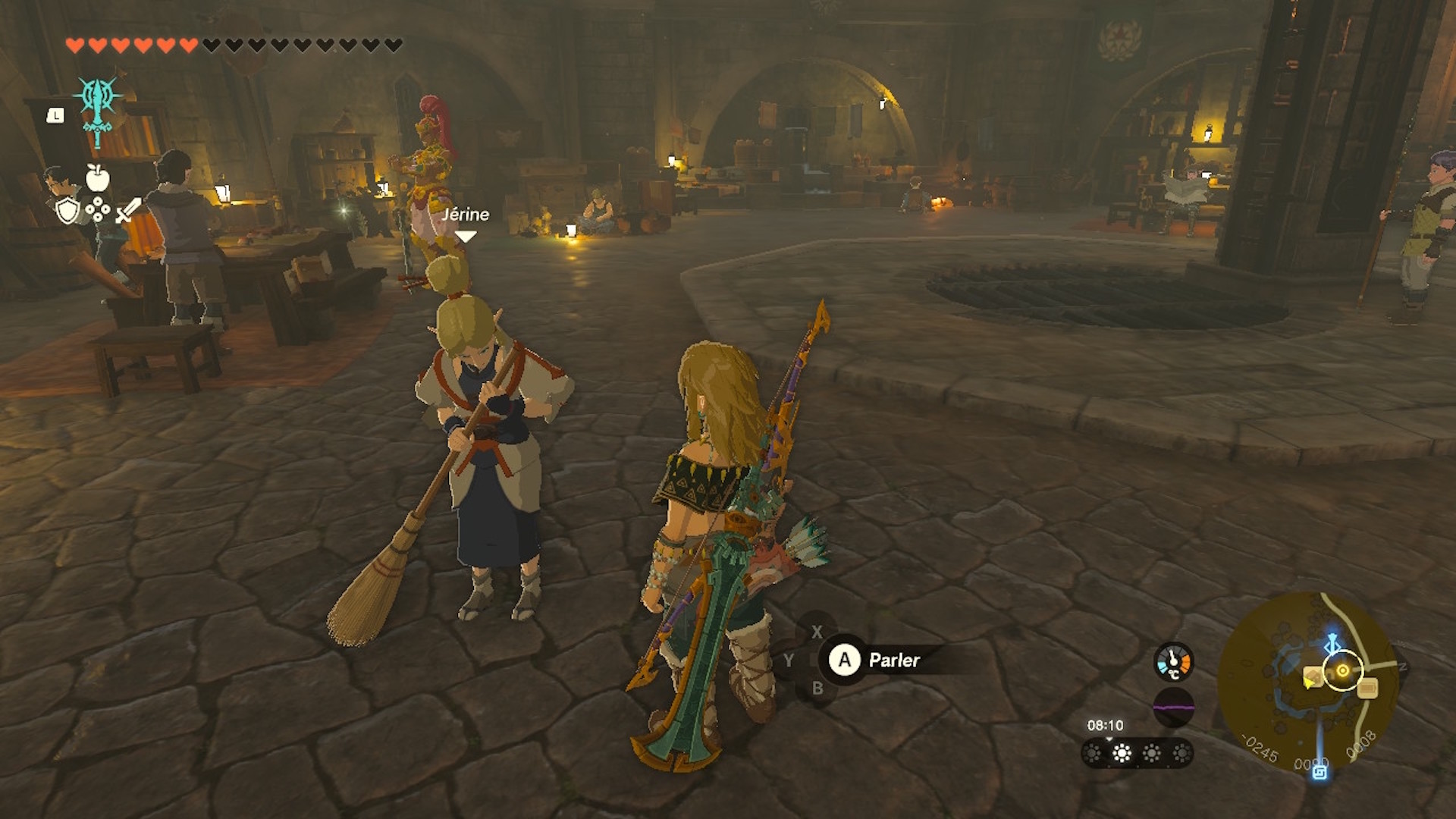
Task: Open the shield quick-select icon
Action: pos(67,211)
